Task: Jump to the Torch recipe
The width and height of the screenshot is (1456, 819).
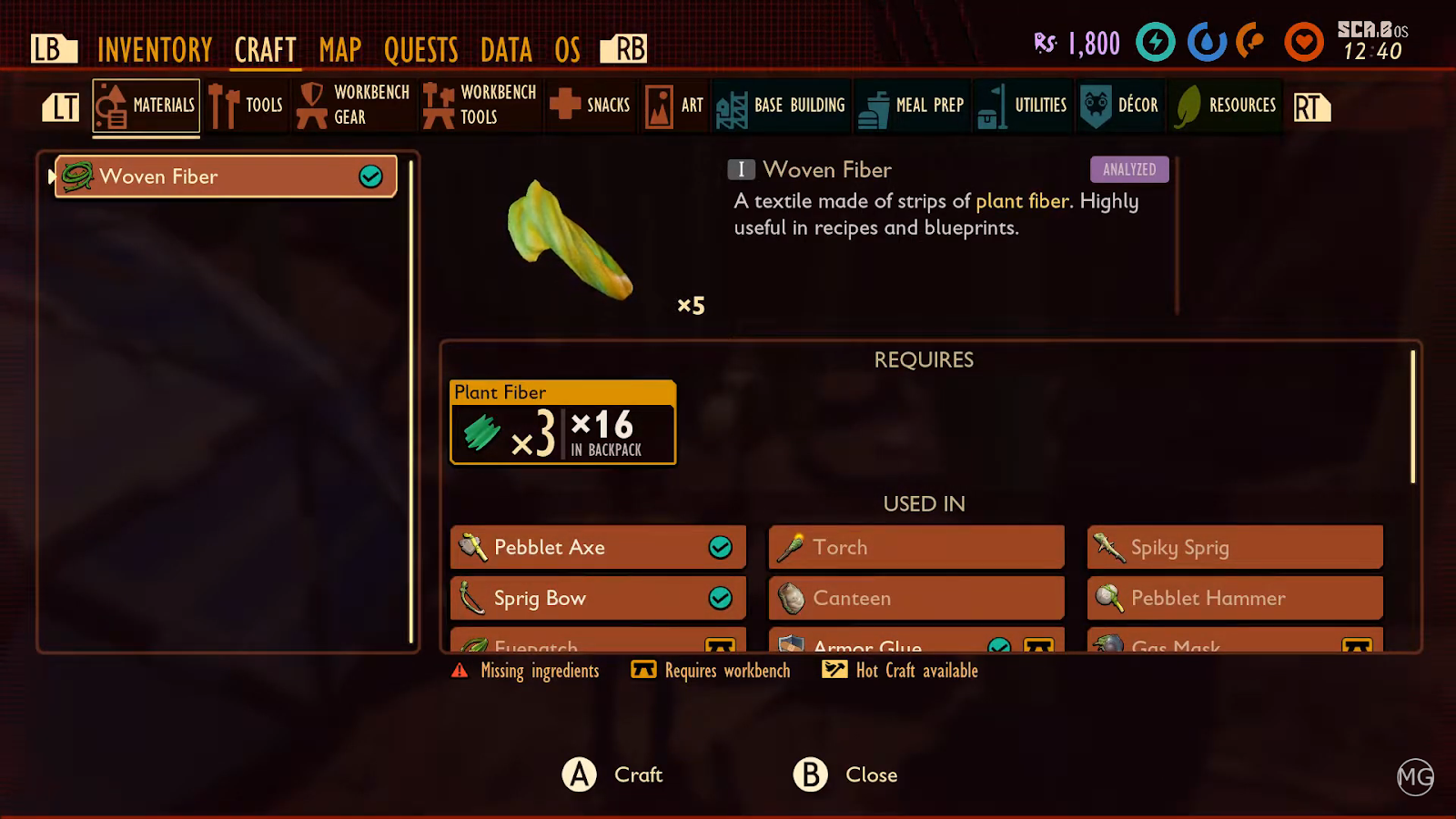Action: 916,547
